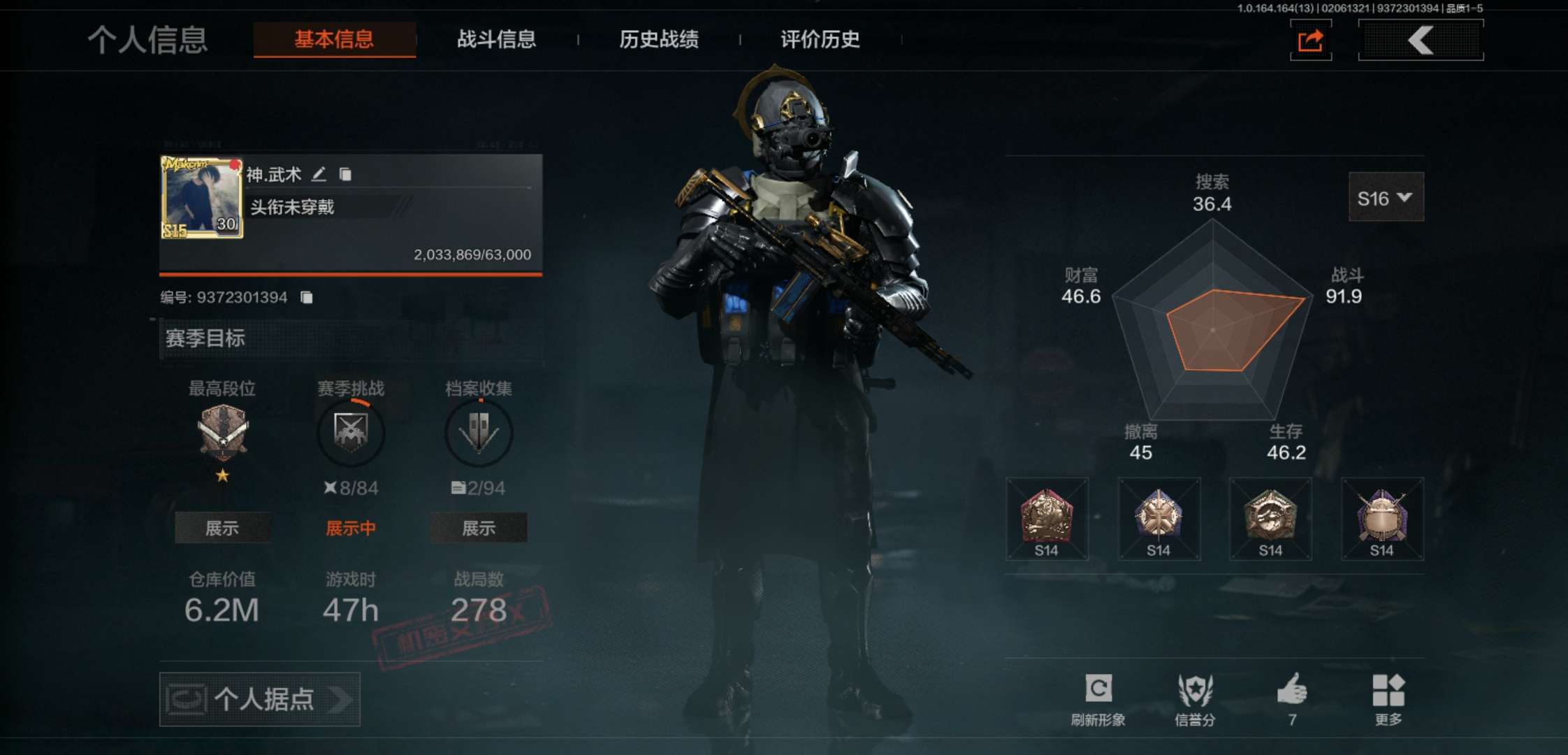Viewport: 1568px width, 755px height.
Task: Click 展示中 under 赛季挑战
Action: pyautogui.click(x=351, y=528)
